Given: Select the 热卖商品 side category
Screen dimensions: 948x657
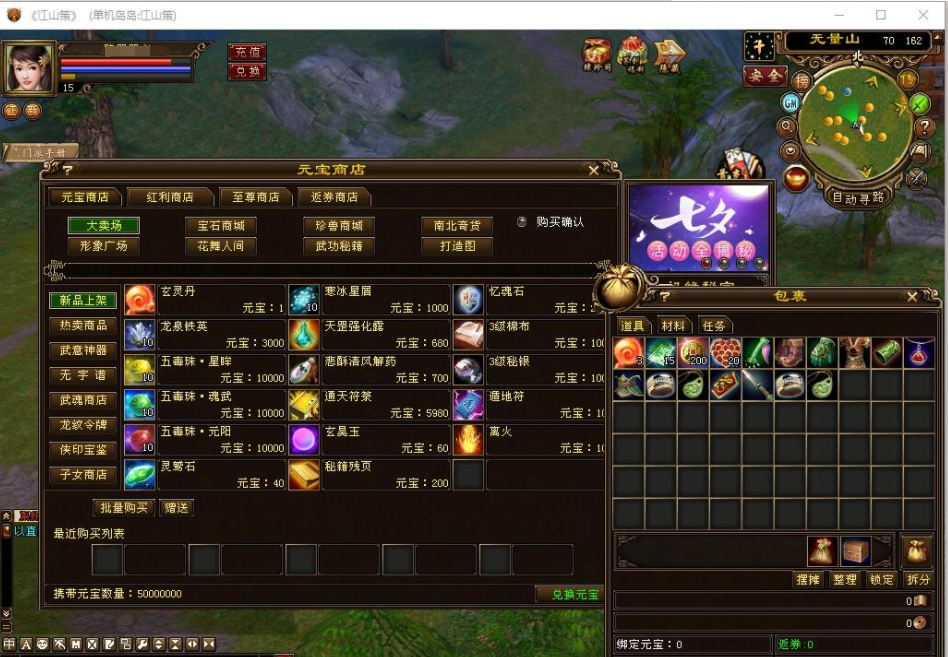Looking at the screenshot, I should pos(83,326).
